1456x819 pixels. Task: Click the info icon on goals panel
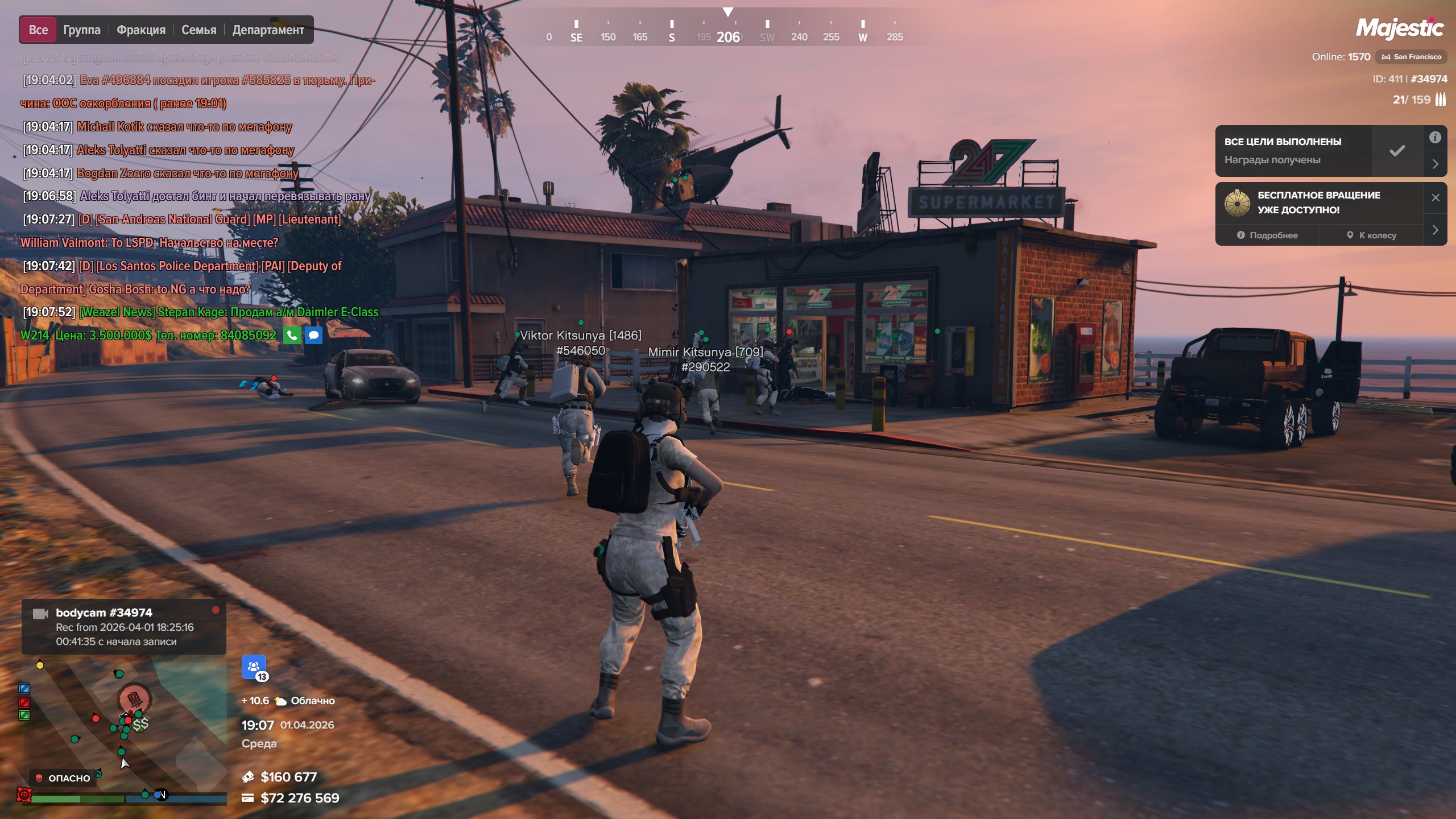pos(1435,137)
